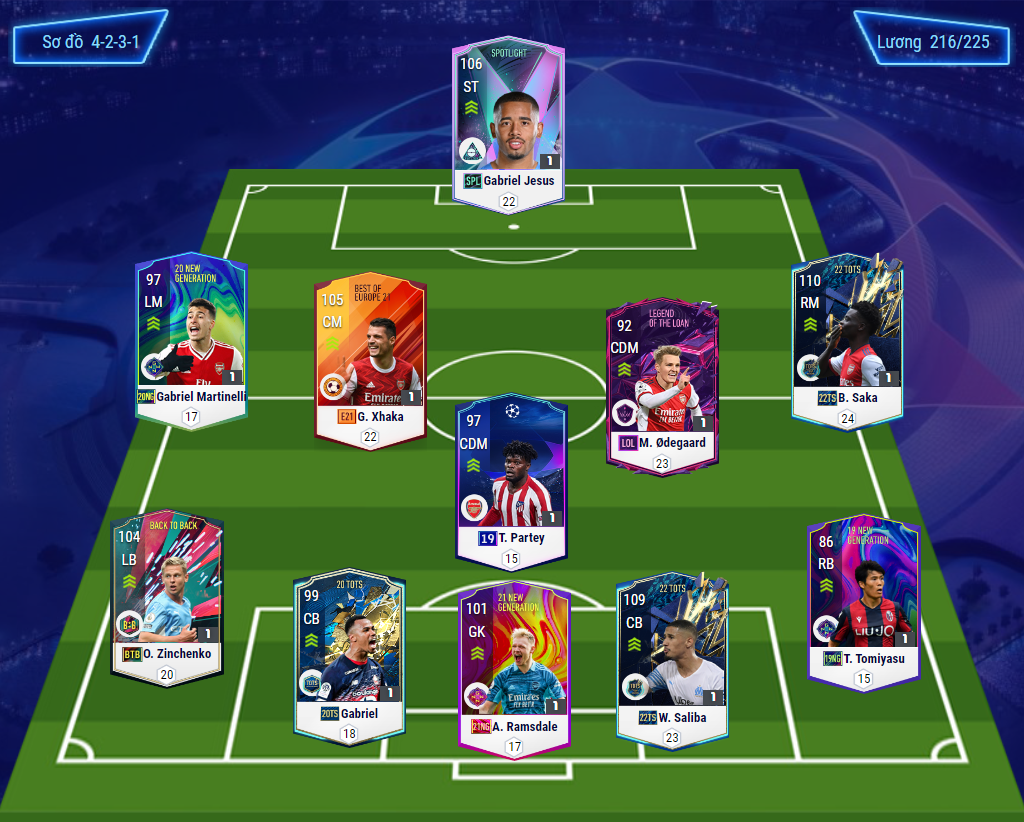This screenshot has width=1024, height=822.
Task: Click the A. Ramsdale goalkeeper card
Action: 514,665
